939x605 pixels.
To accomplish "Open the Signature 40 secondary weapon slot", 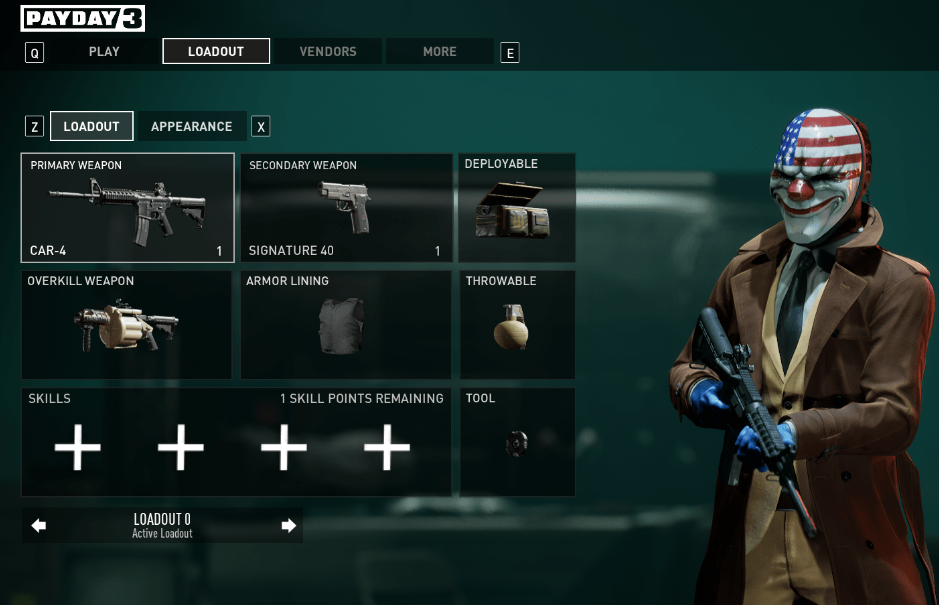I will [345, 208].
